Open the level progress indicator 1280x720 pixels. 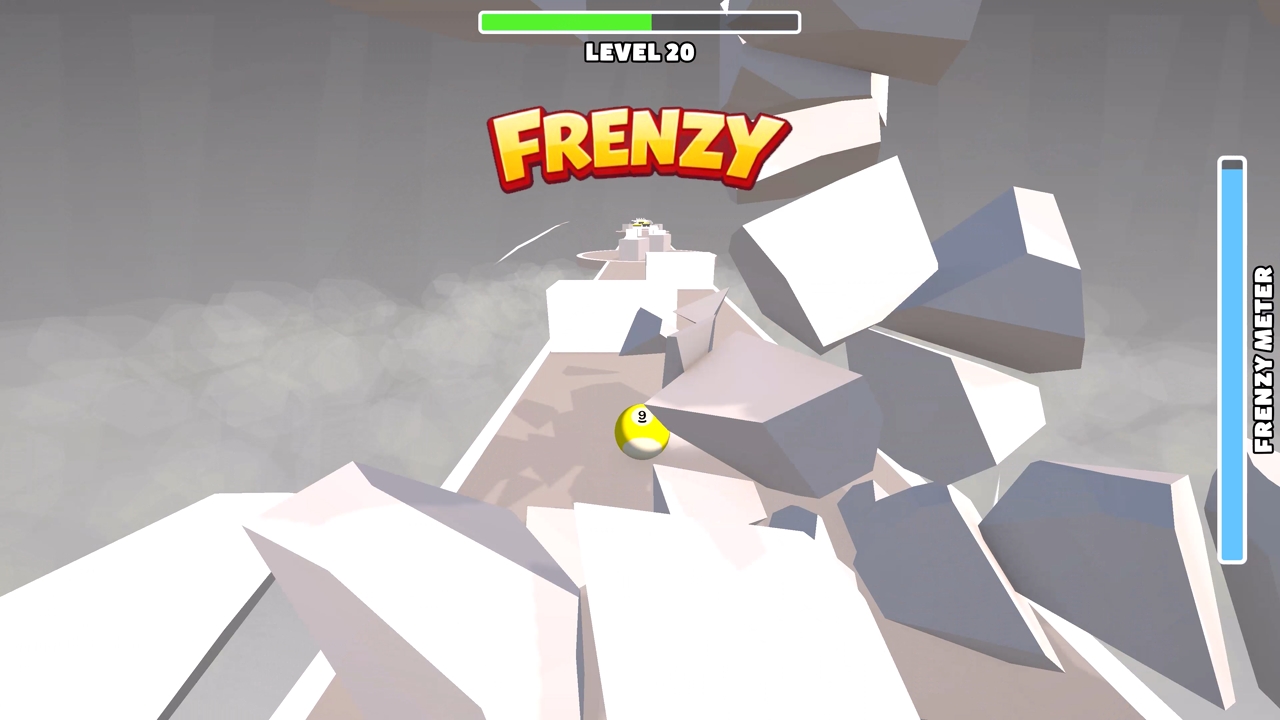pyautogui.click(x=640, y=21)
